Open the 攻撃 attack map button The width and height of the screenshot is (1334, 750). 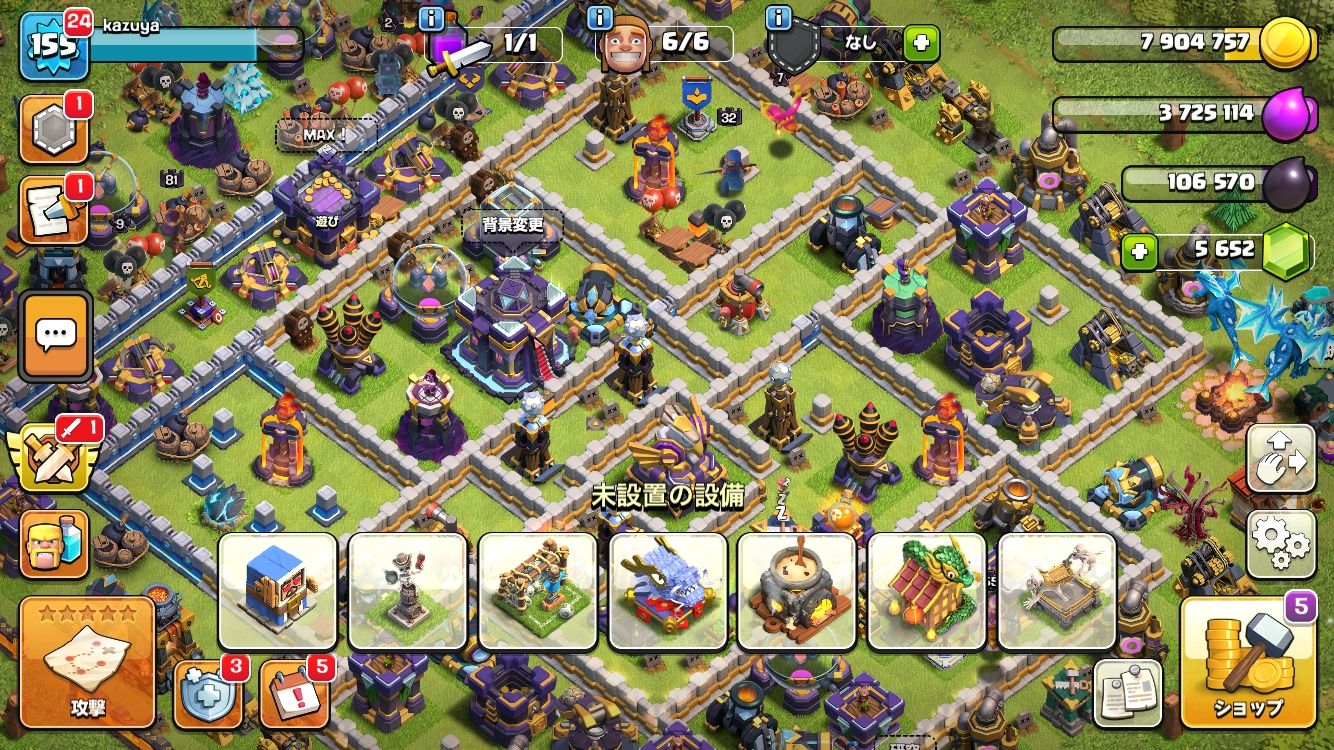point(87,663)
